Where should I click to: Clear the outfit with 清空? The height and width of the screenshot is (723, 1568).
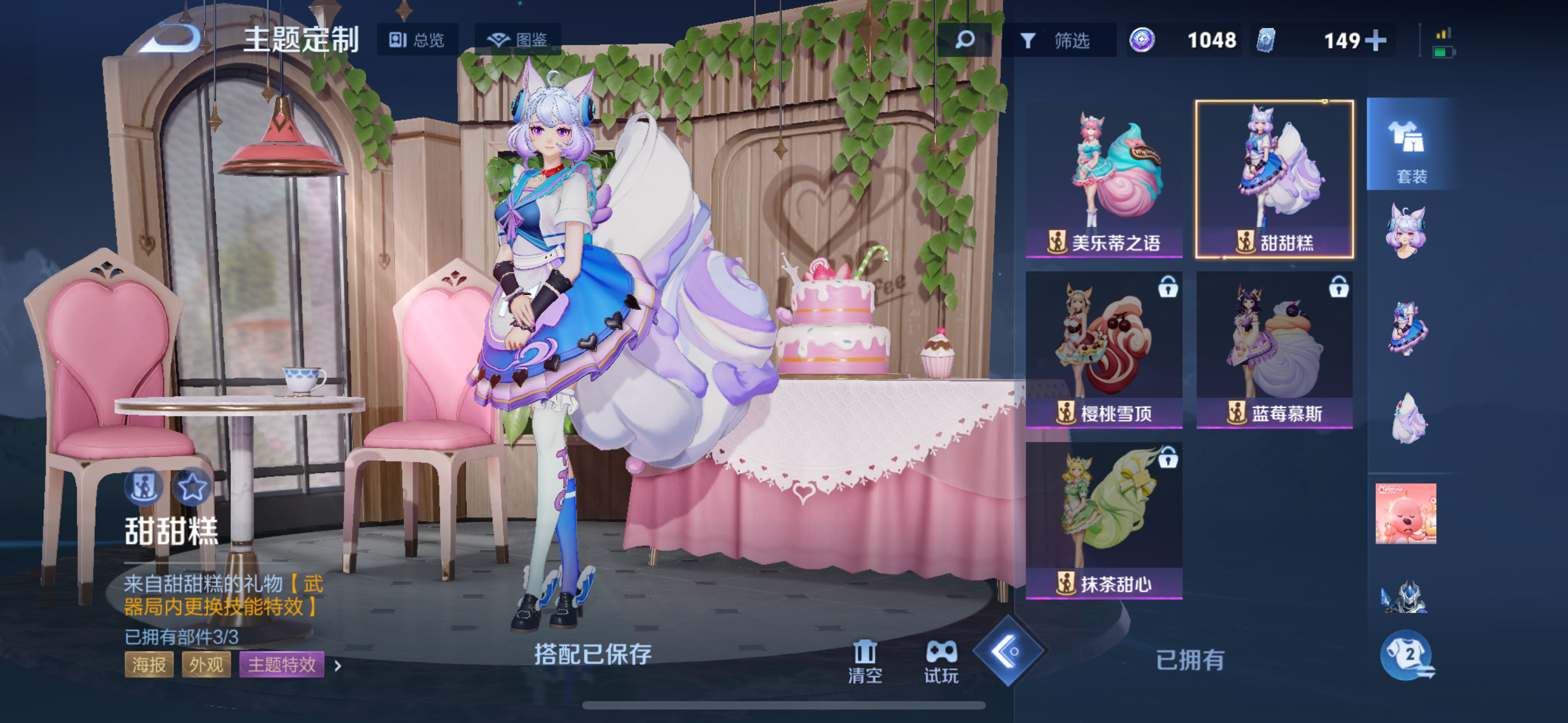[864, 661]
